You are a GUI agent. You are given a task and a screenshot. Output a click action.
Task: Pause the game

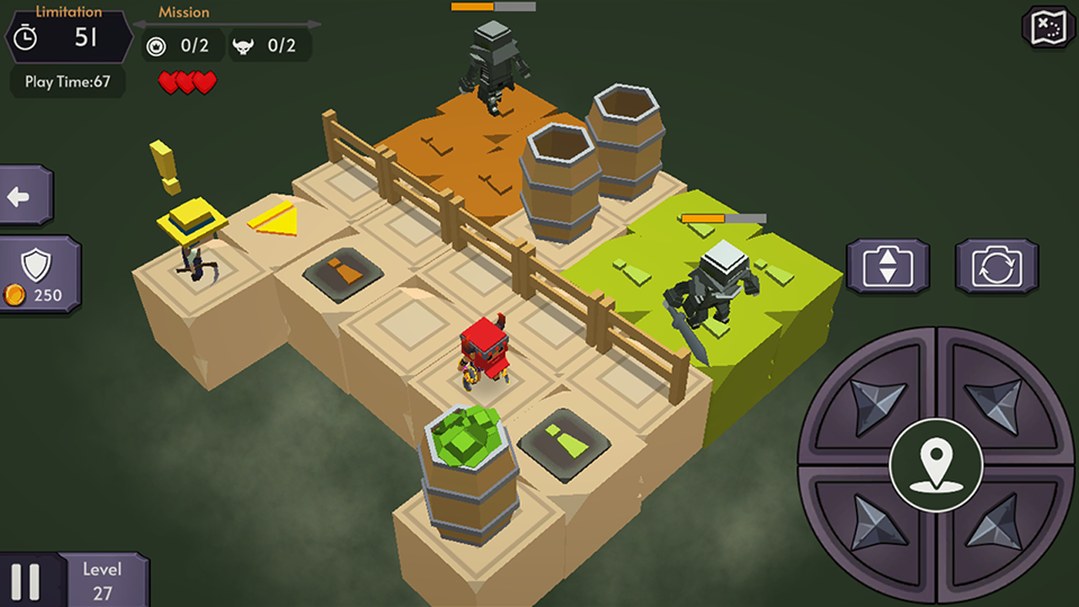26,581
